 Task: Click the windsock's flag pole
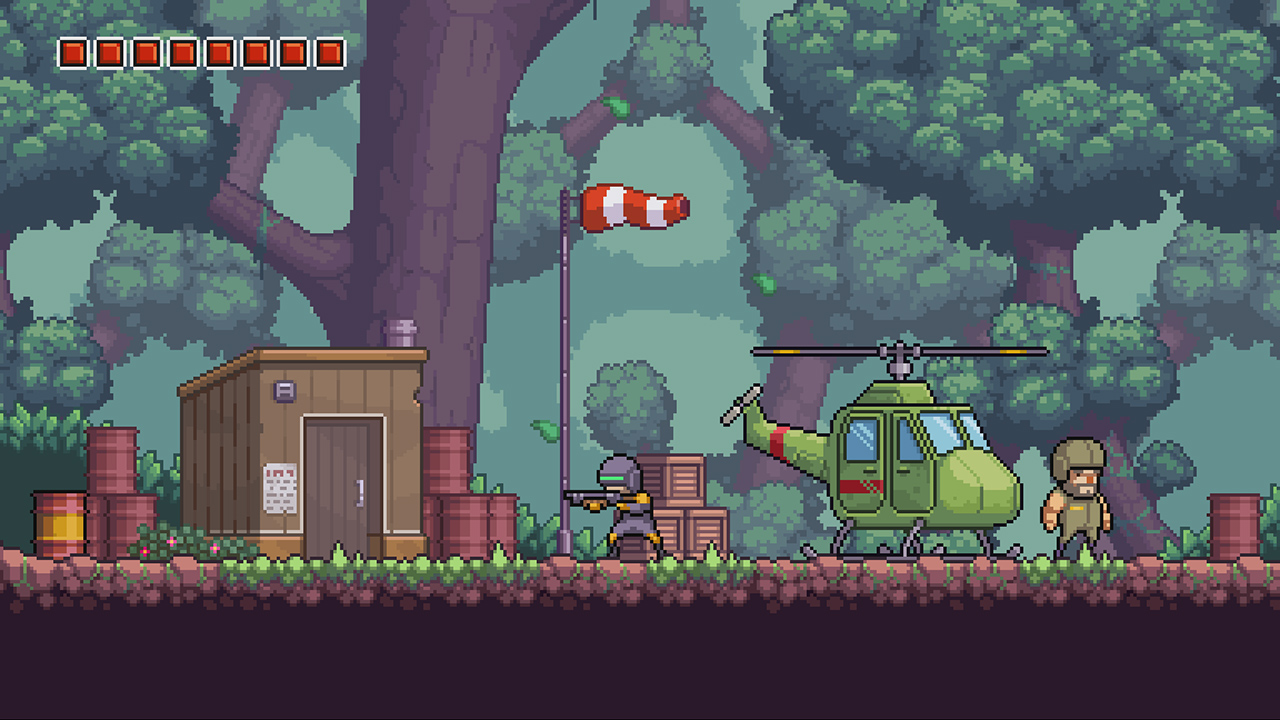click(565, 350)
